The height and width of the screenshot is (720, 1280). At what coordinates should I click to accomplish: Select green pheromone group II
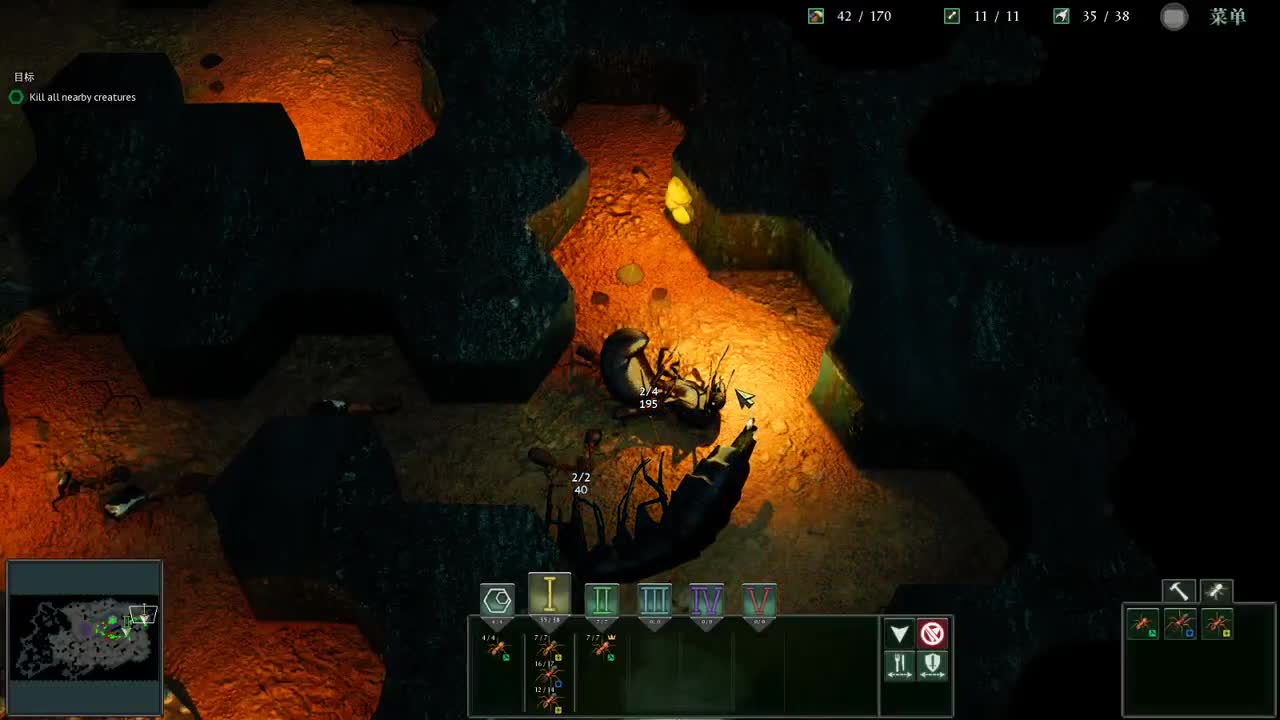602,600
